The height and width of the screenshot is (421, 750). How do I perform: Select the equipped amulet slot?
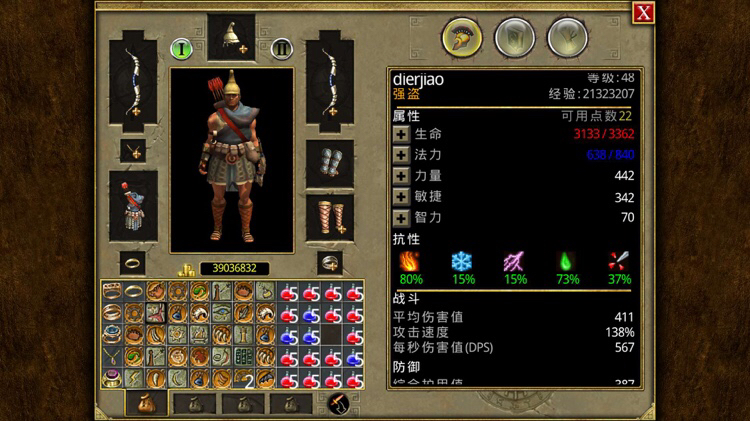(x=133, y=150)
